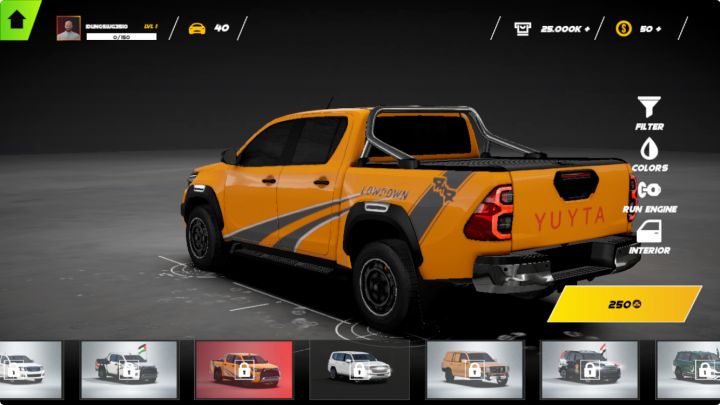
Task: Open the Filter options
Action: coord(649,108)
